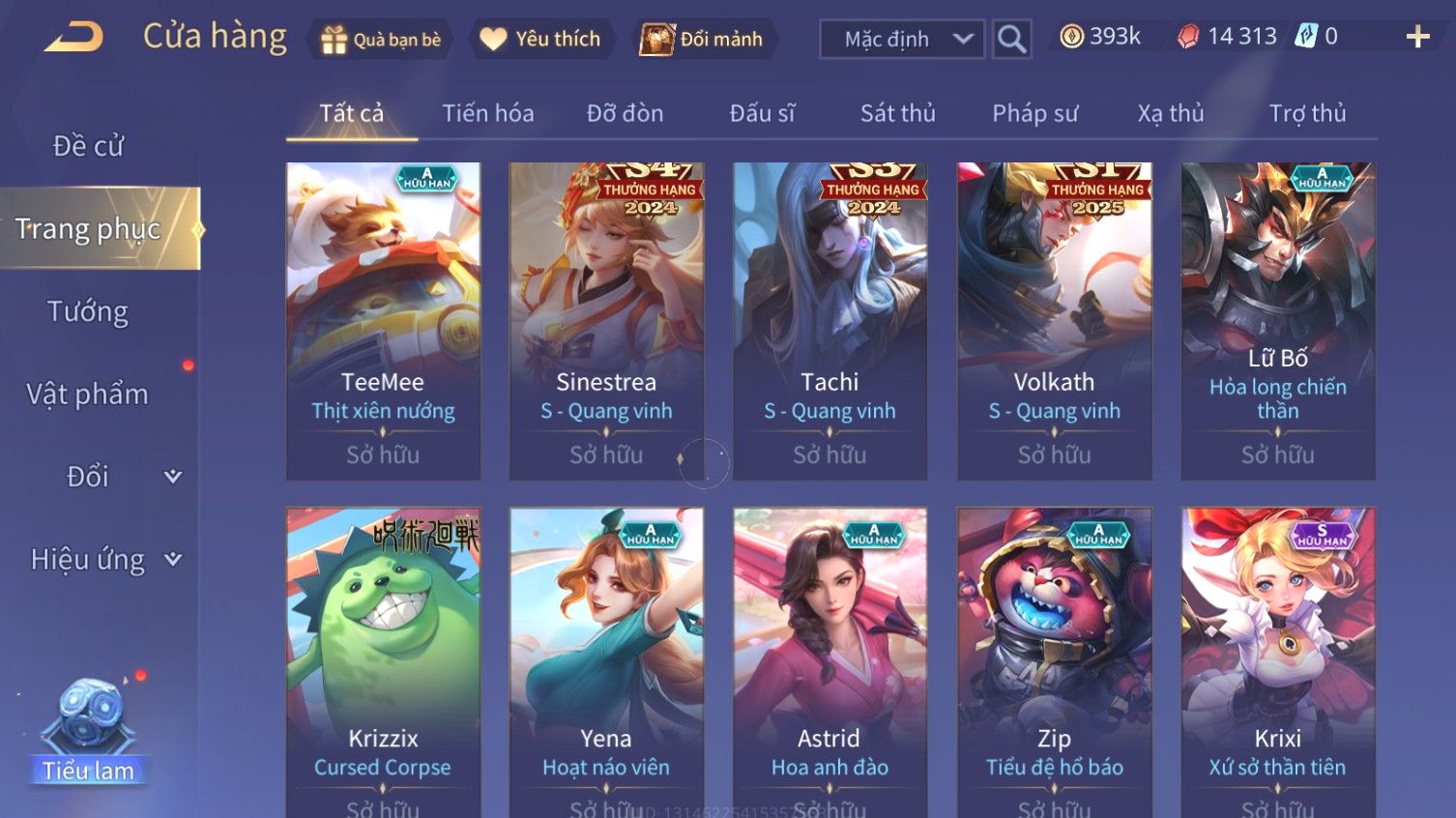Open the Vật phẩm items section
This screenshot has height=818, width=1456.
(88, 394)
